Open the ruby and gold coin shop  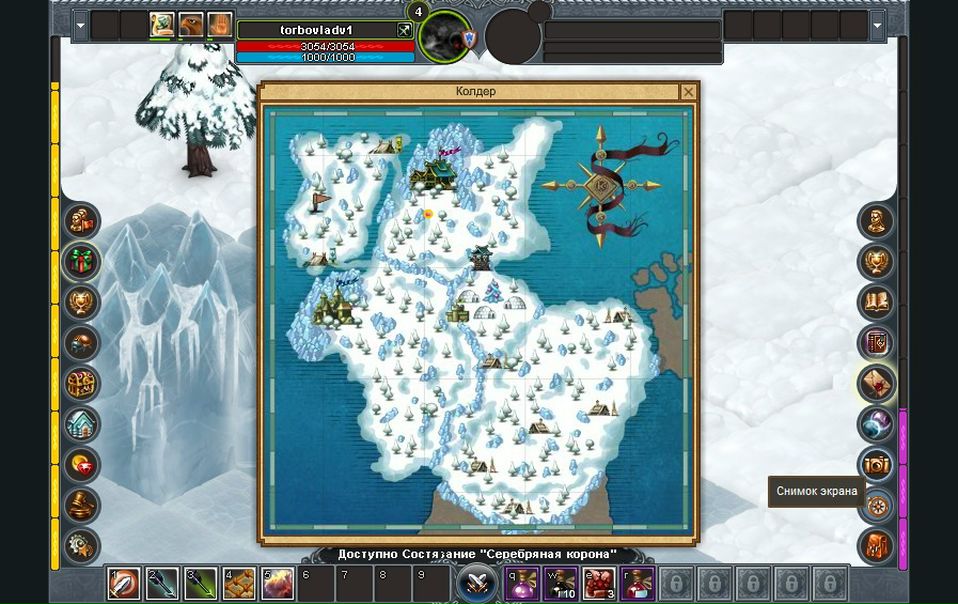click(82, 465)
